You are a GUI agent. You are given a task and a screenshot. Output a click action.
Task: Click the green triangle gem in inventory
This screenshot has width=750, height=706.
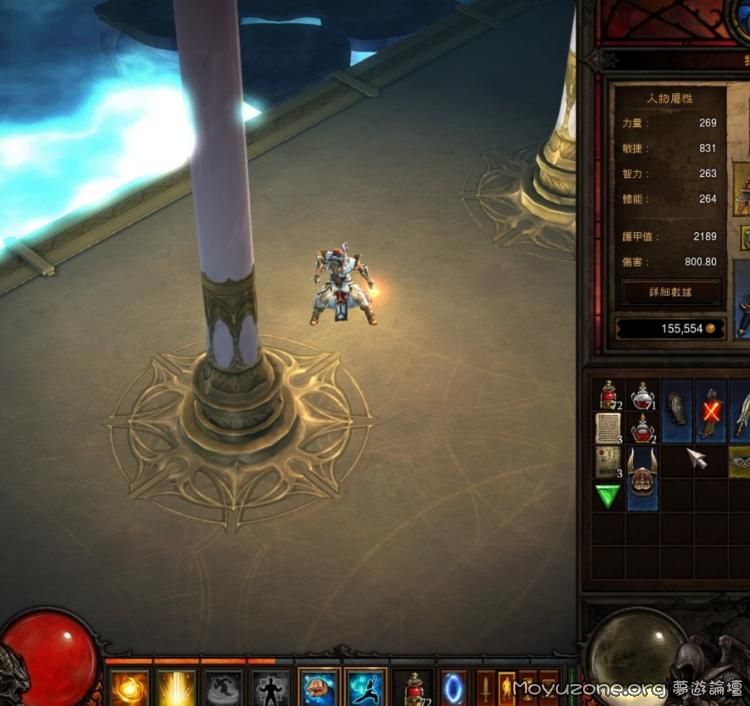click(608, 496)
